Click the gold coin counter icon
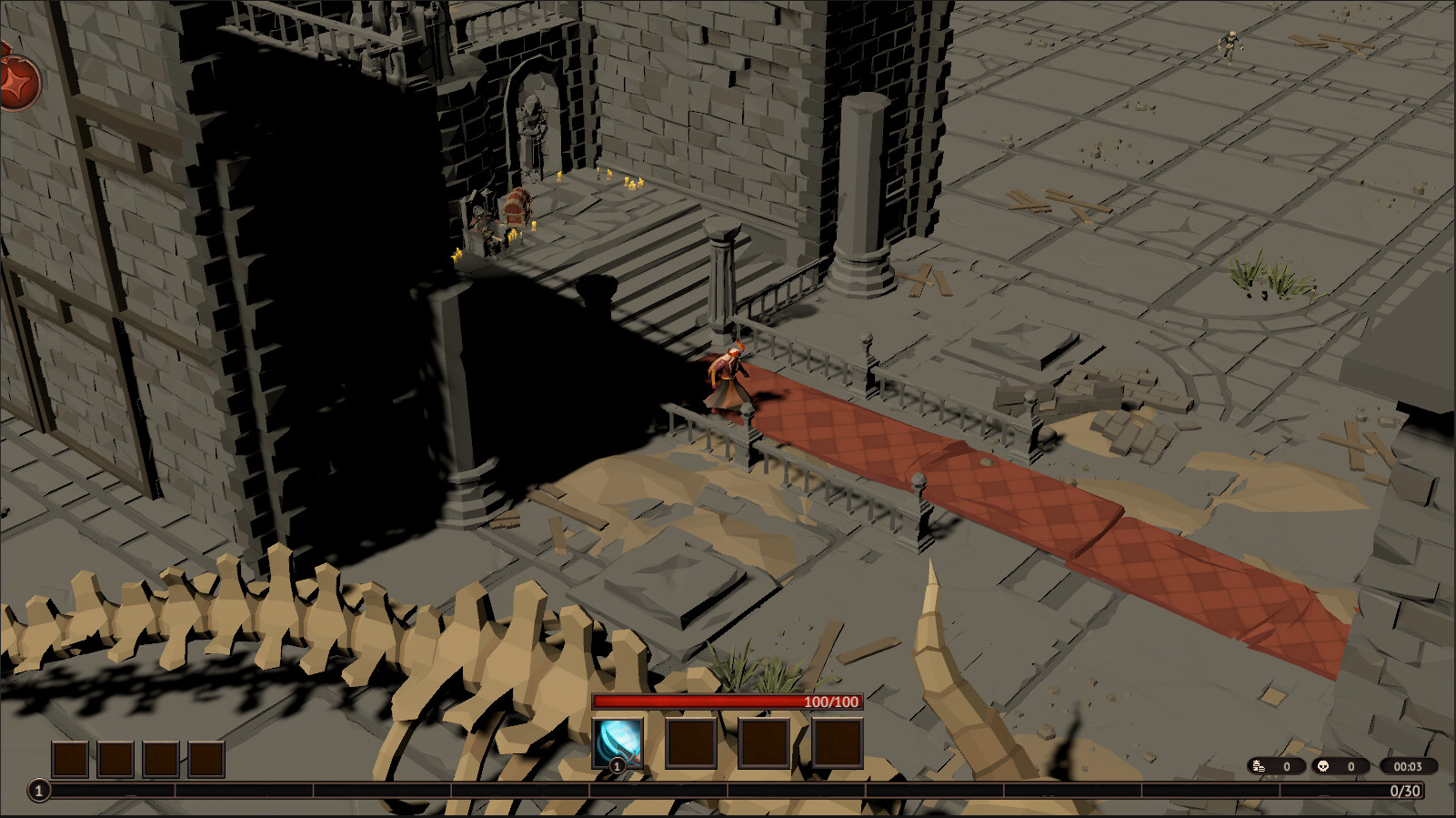 [x=1258, y=766]
